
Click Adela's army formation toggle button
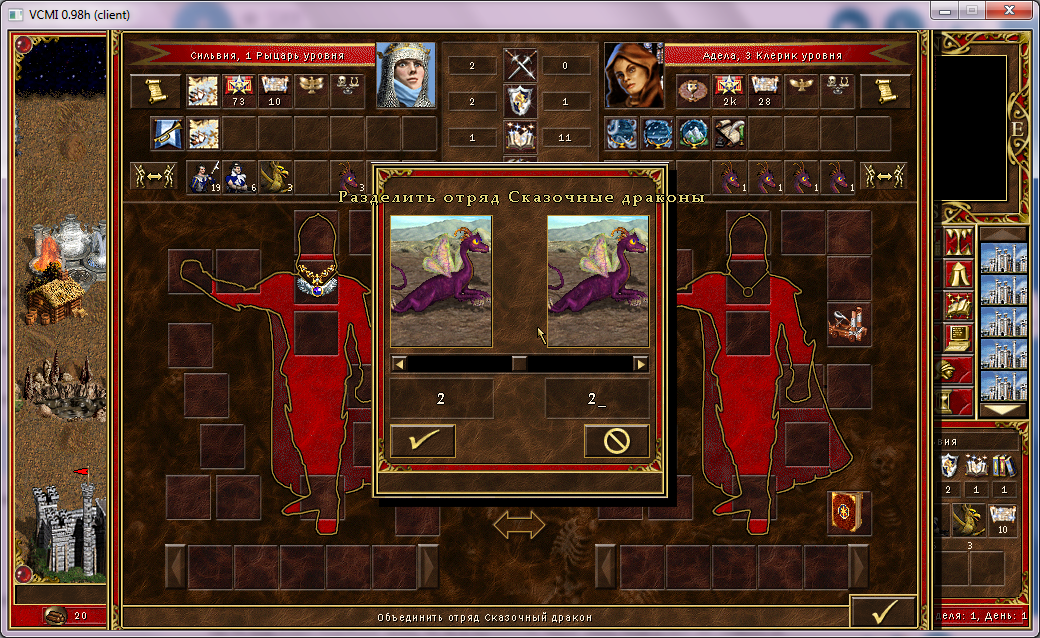coord(885,176)
